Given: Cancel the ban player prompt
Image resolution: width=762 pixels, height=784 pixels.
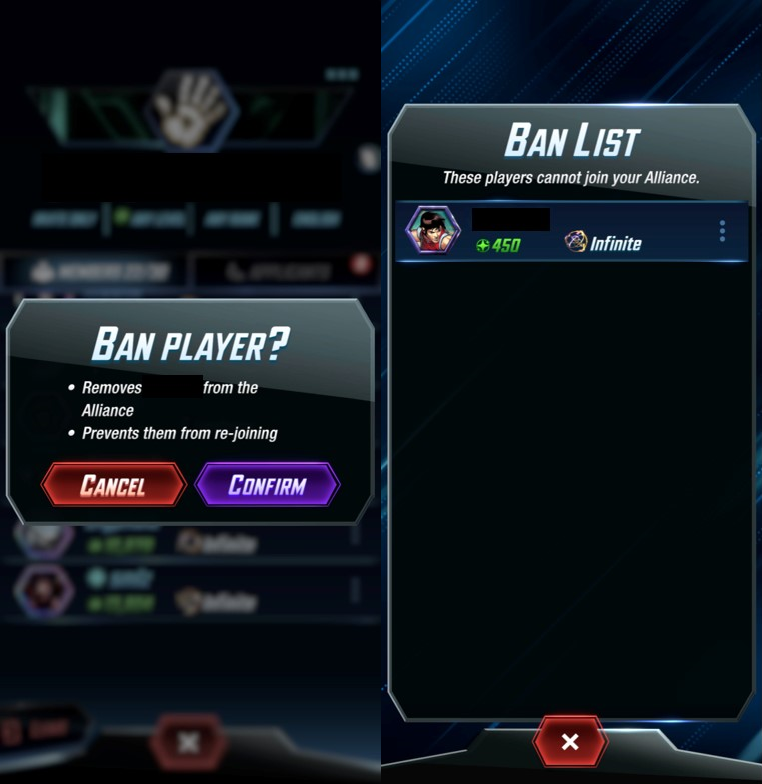Looking at the screenshot, I should tap(113, 486).
